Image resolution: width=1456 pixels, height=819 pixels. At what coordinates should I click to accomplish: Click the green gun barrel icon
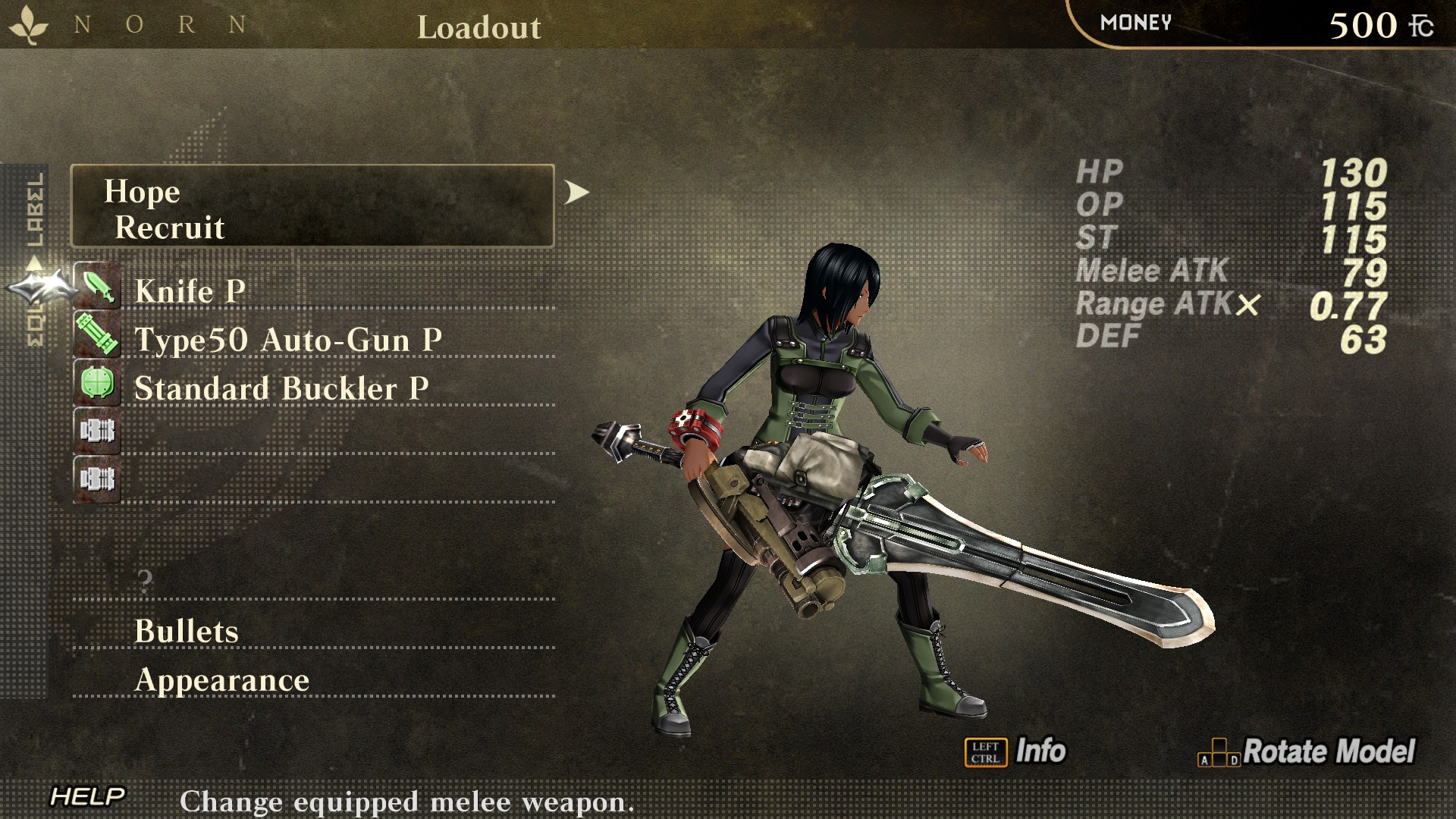(97, 334)
